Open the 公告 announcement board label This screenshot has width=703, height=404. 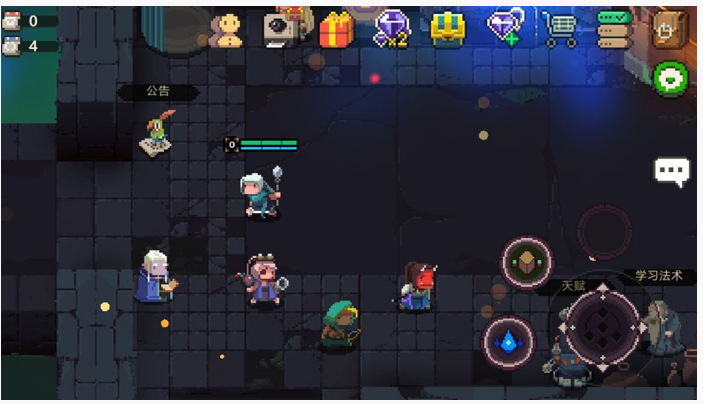click(x=158, y=91)
